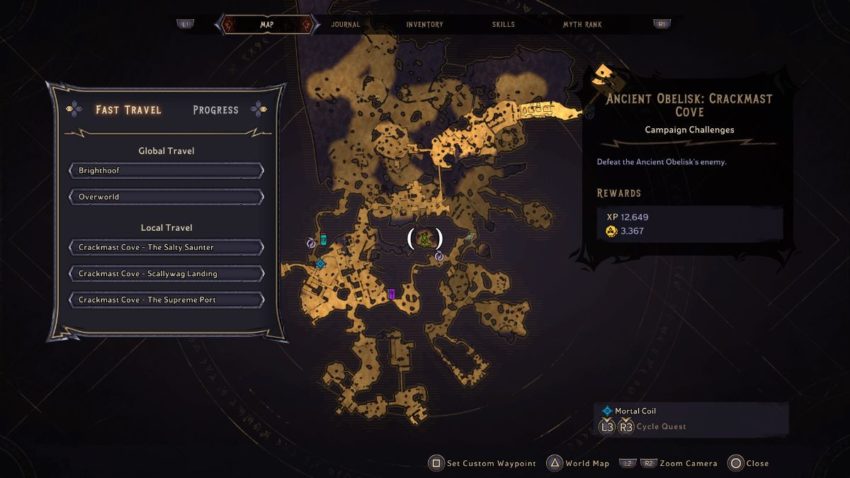
Task: Go to the Skills tab
Action: 505,24
